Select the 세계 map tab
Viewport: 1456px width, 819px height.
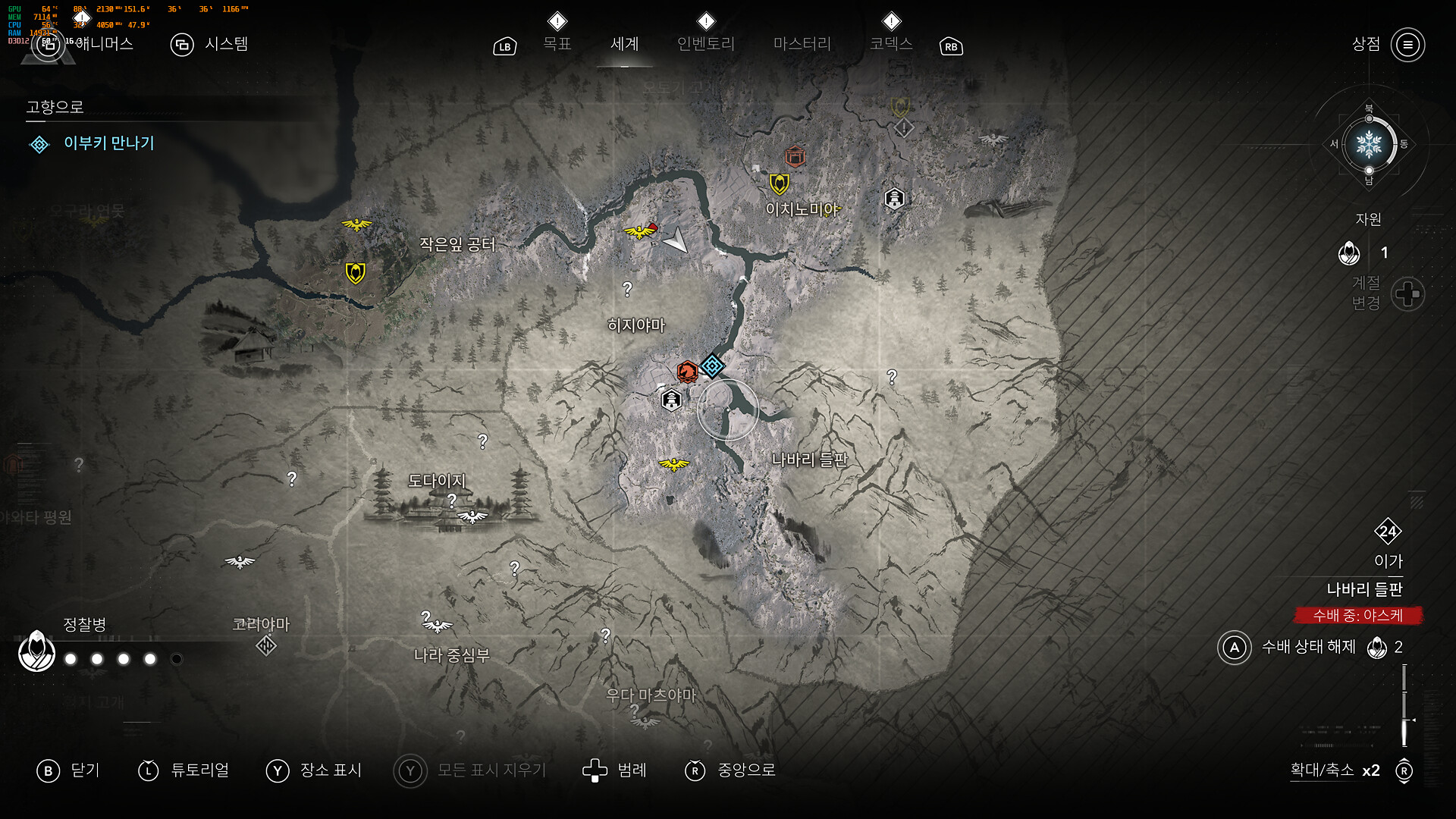[x=624, y=44]
